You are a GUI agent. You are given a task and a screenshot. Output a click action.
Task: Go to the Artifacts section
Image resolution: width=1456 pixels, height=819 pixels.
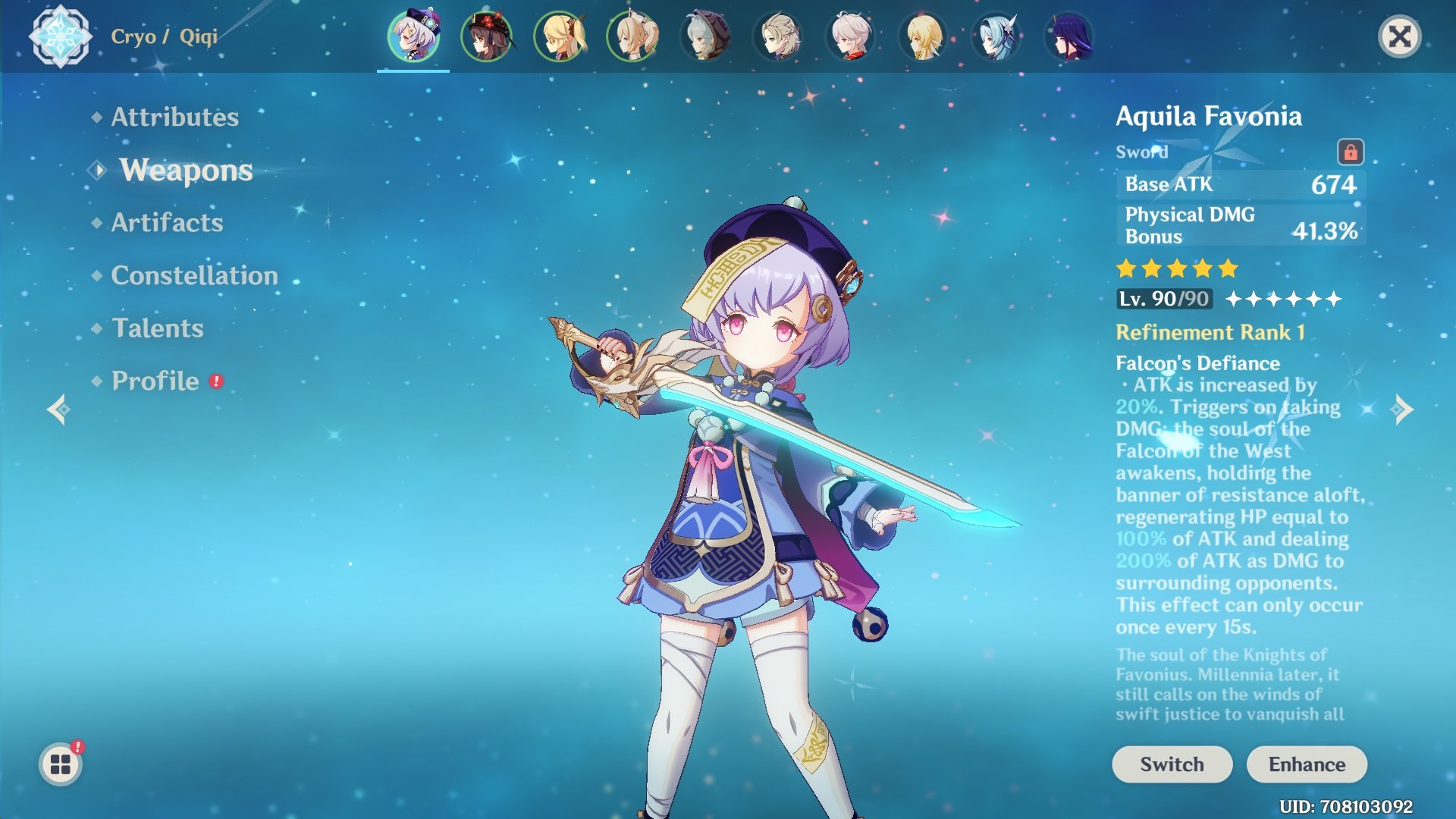(167, 222)
